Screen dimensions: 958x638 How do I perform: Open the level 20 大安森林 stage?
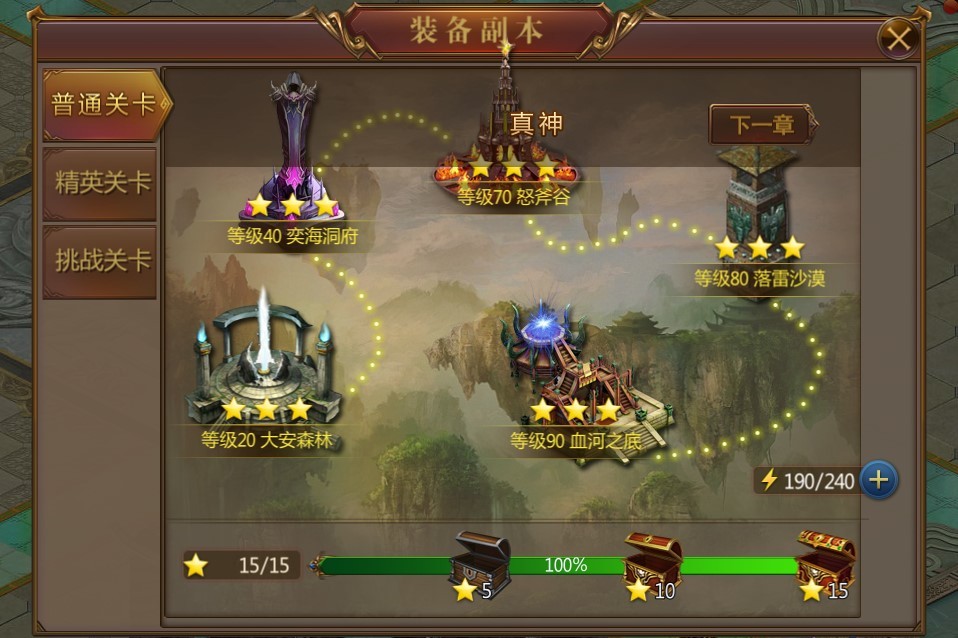pos(265,370)
